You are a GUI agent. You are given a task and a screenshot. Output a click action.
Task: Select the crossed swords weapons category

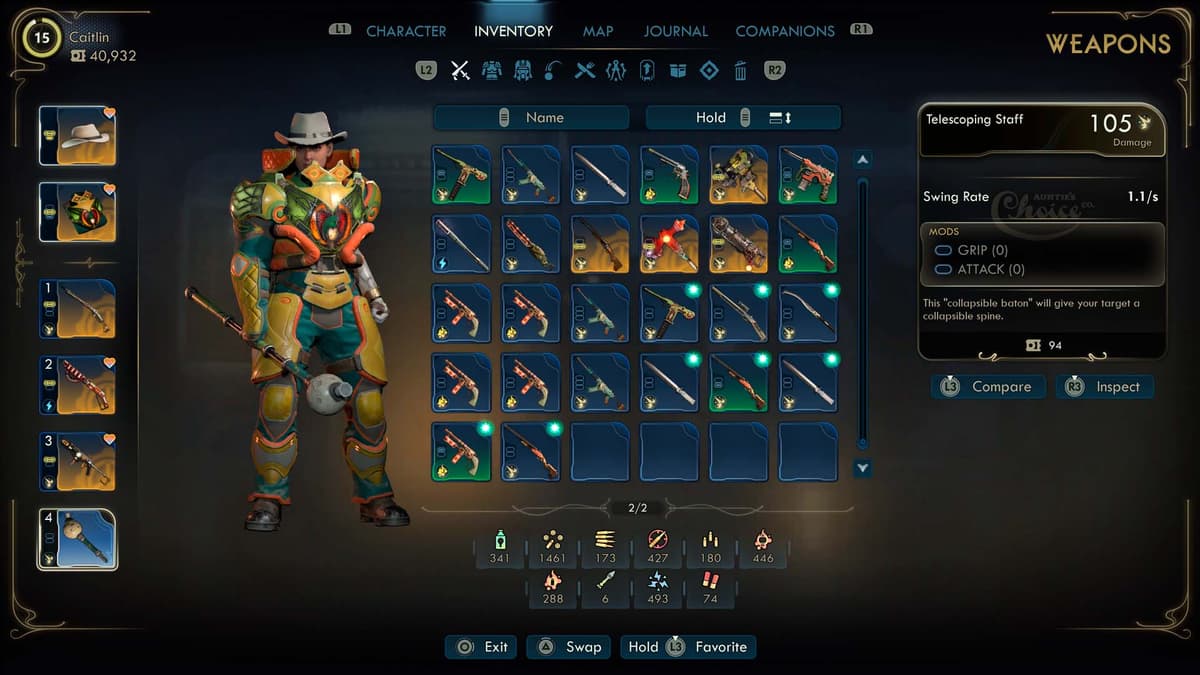click(460, 70)
